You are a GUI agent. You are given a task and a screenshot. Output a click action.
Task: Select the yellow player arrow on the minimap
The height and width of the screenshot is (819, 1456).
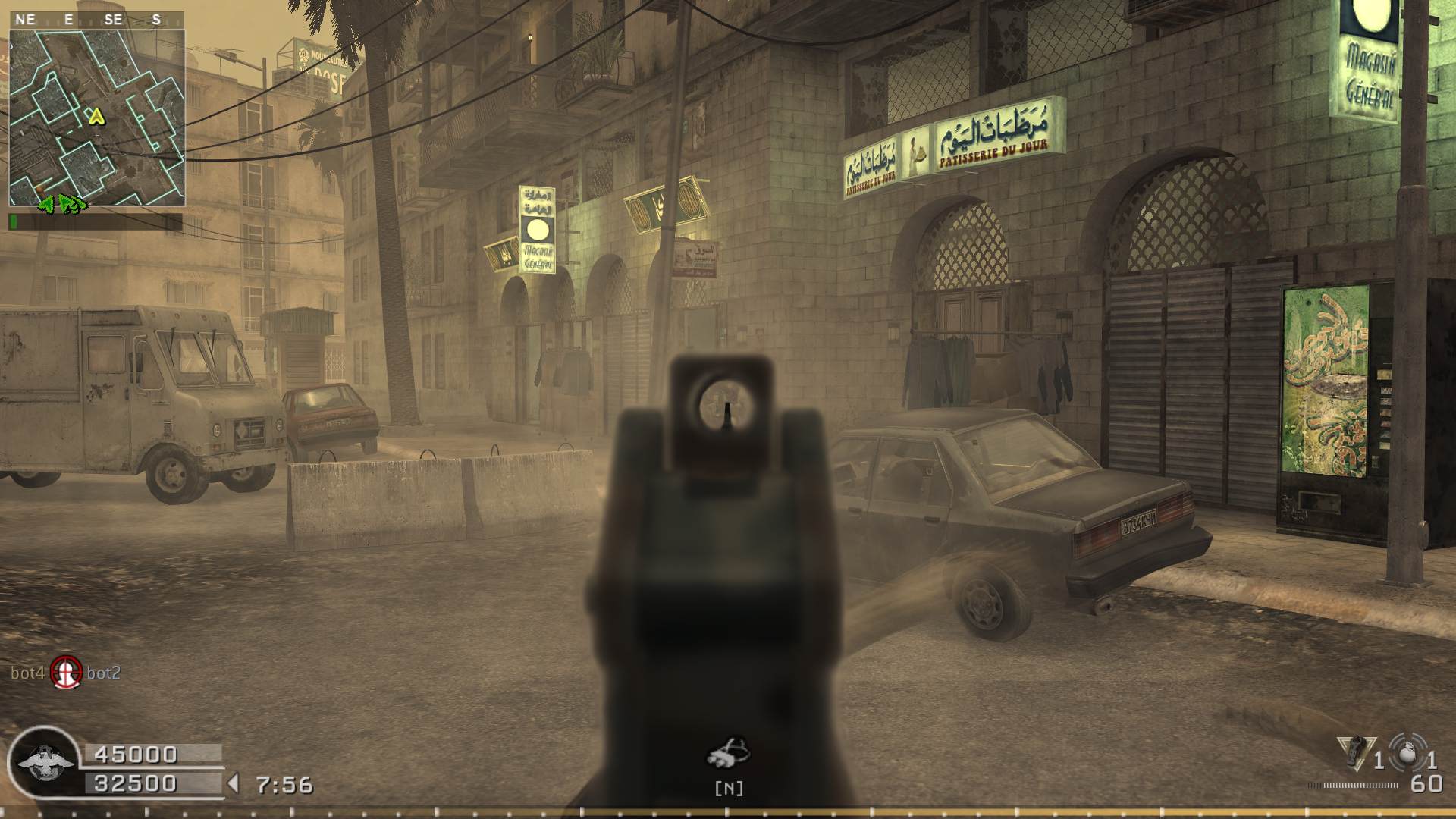(x=96, y=117)
